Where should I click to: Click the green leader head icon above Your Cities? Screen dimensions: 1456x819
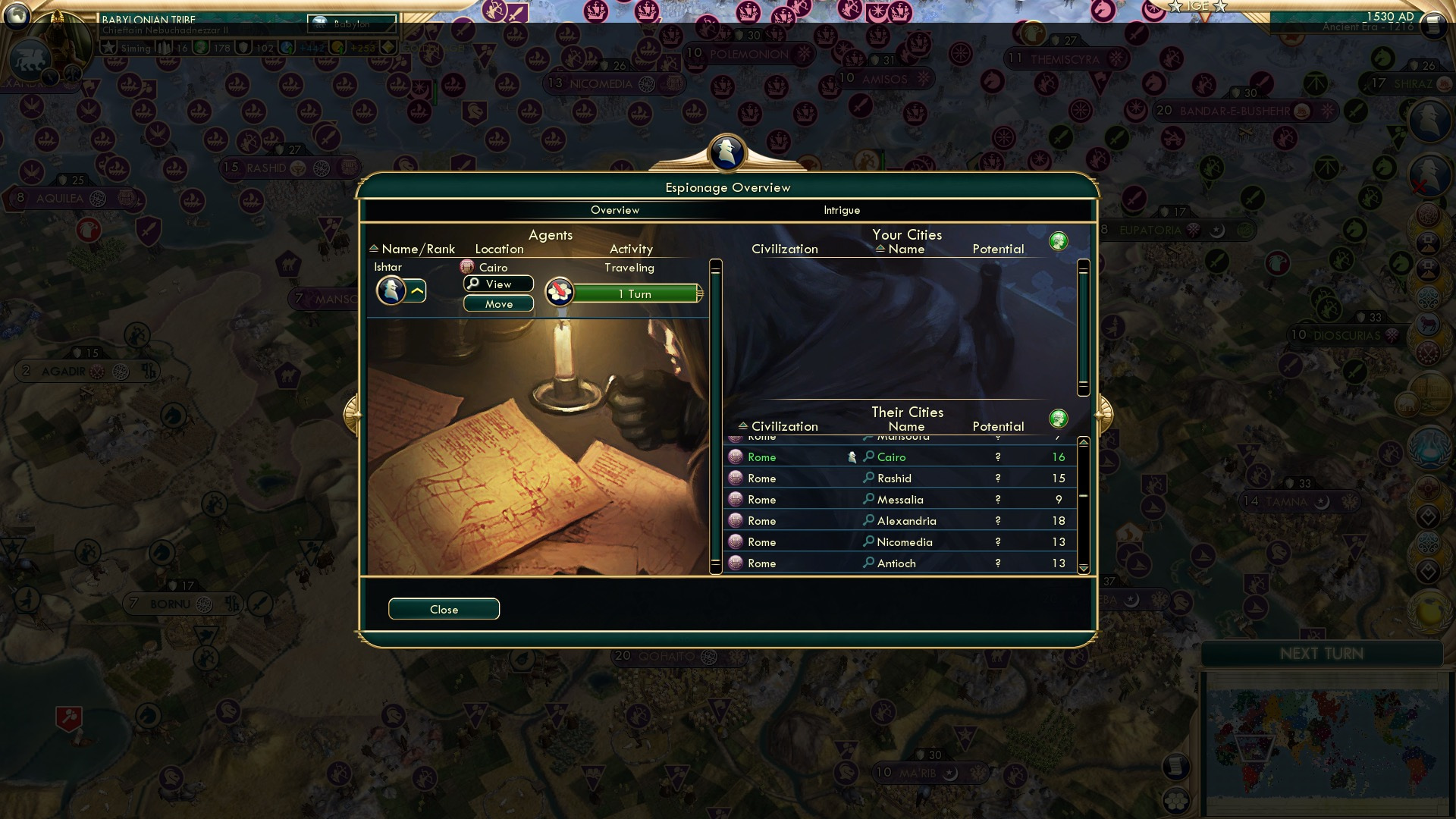(x=1059, y=240)
